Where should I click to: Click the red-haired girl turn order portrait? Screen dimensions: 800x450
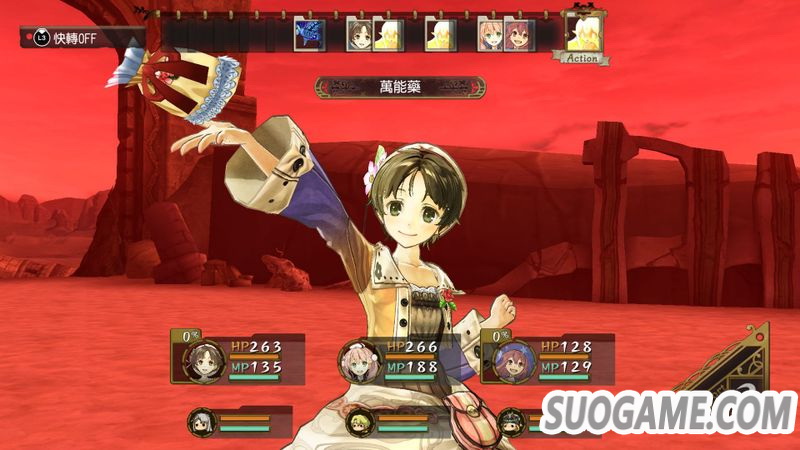pyautogui.click(x=518, y=35)
